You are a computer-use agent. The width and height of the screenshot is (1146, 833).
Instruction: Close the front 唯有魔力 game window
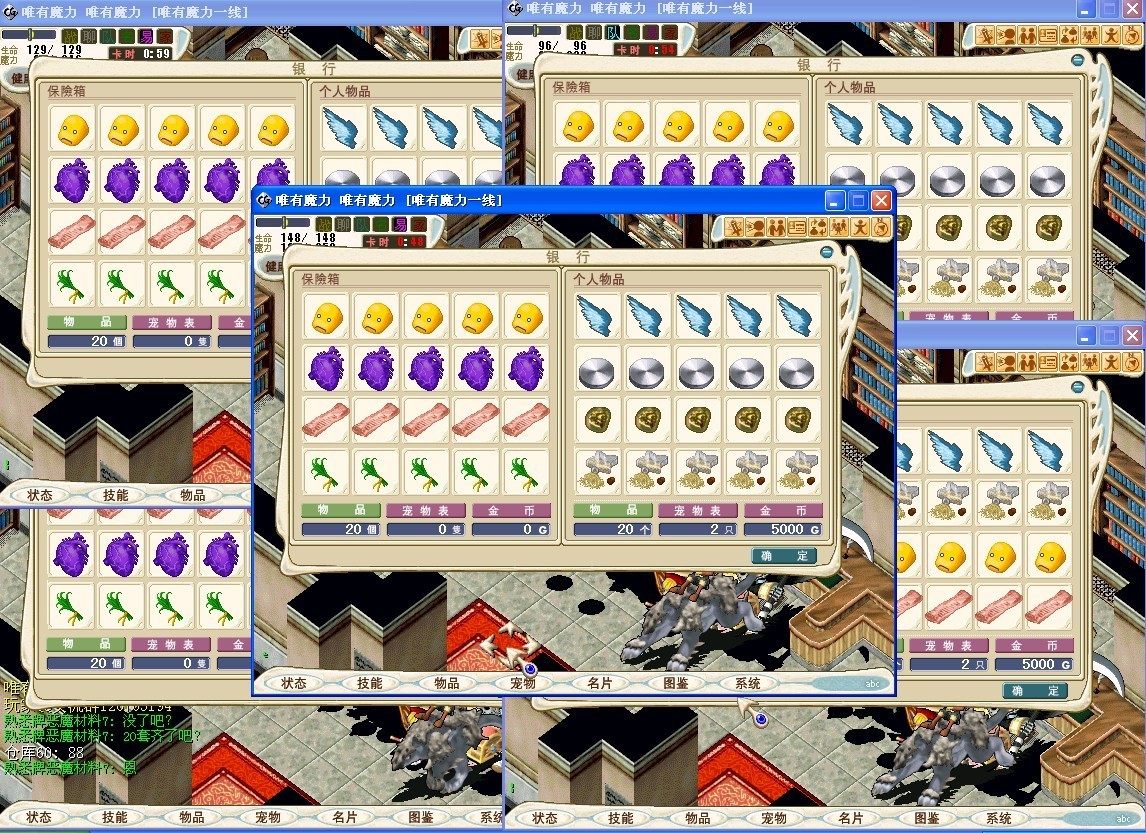pyautogui.click(x=881, y=200)
